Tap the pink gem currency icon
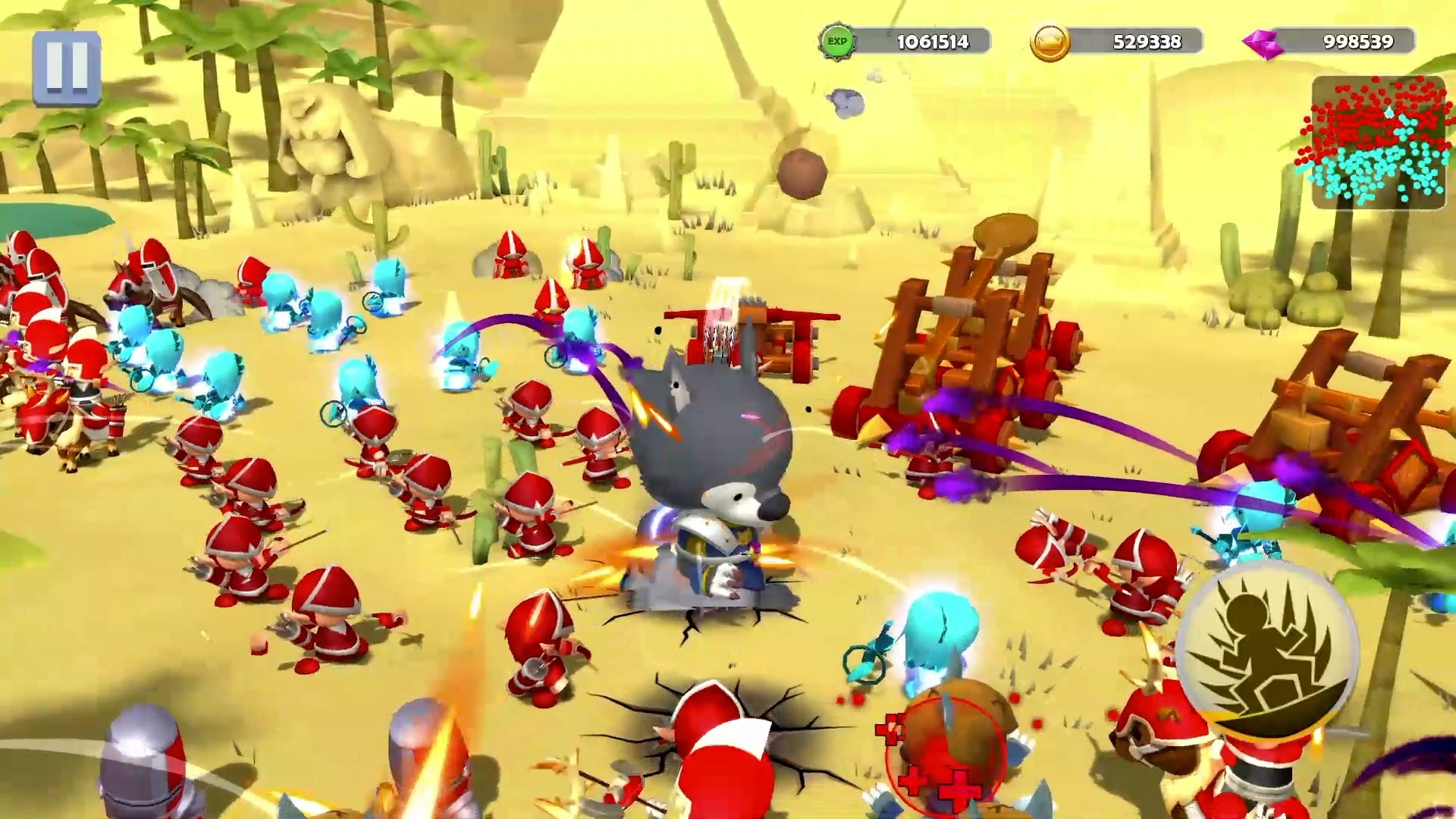This screenshot has width=1456, height=819. (x=1261, y=42)
